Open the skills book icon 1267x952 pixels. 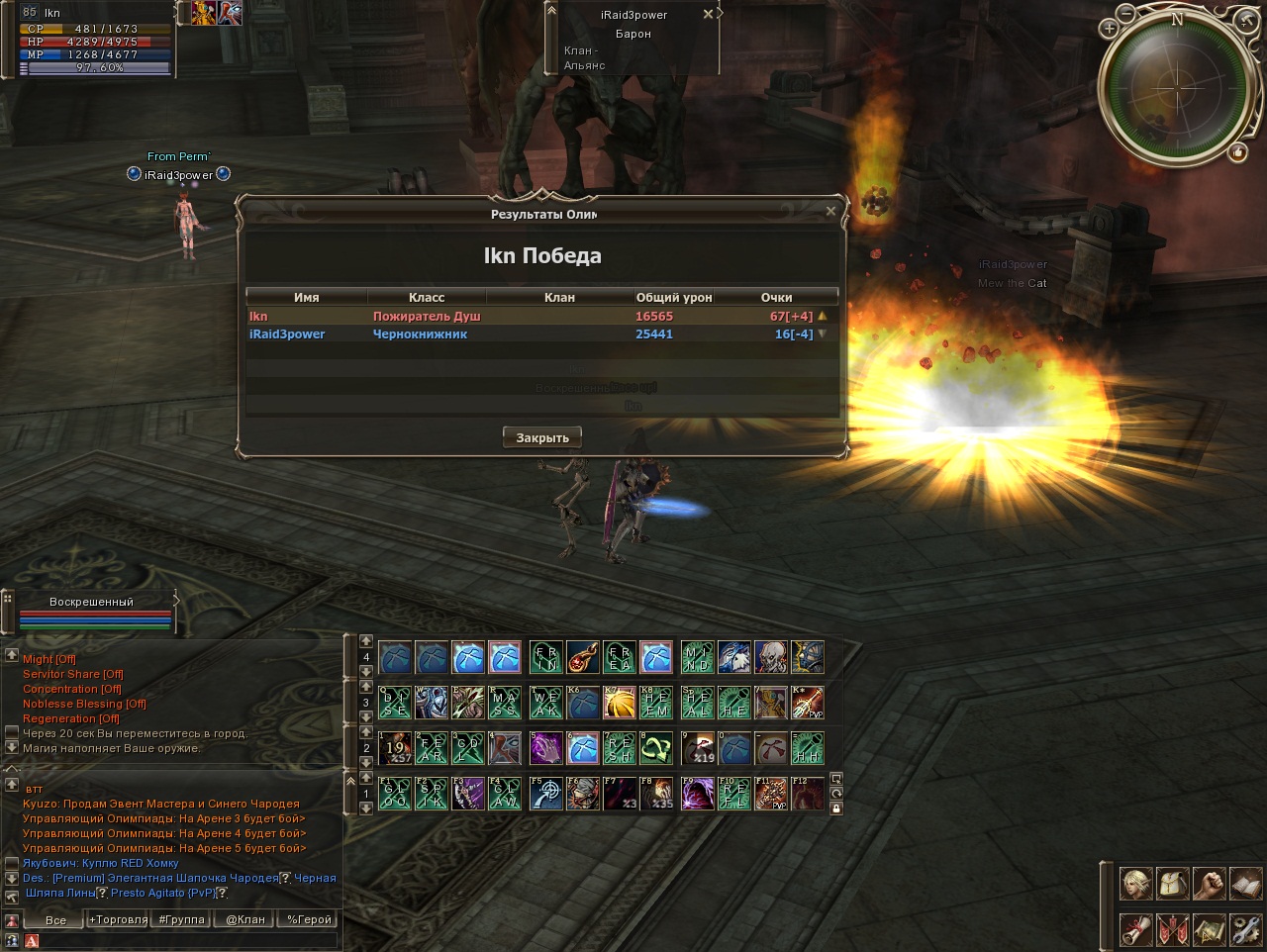(x=1245, y=883)
